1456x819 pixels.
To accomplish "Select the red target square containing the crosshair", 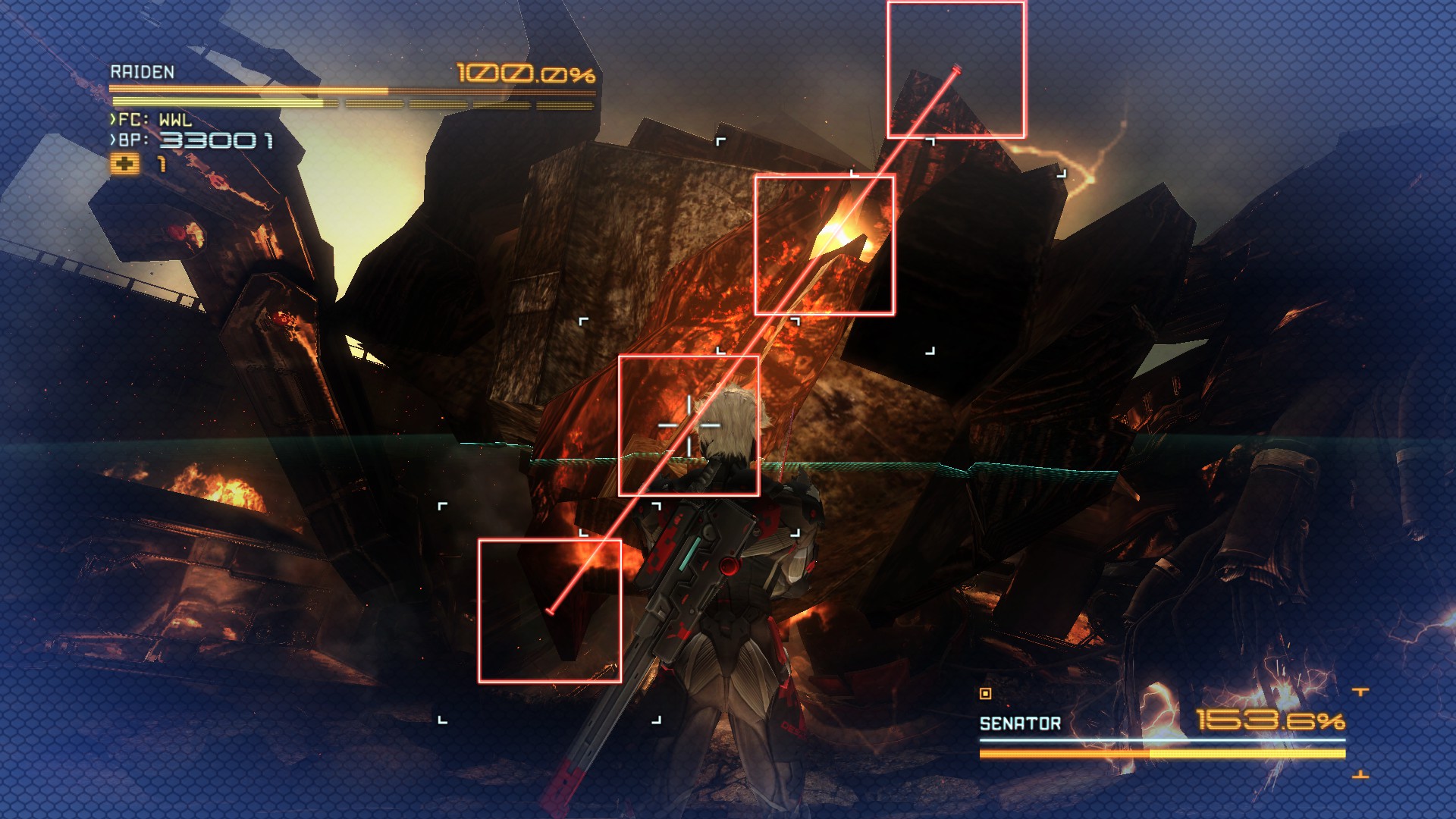I will pos(689,425).
